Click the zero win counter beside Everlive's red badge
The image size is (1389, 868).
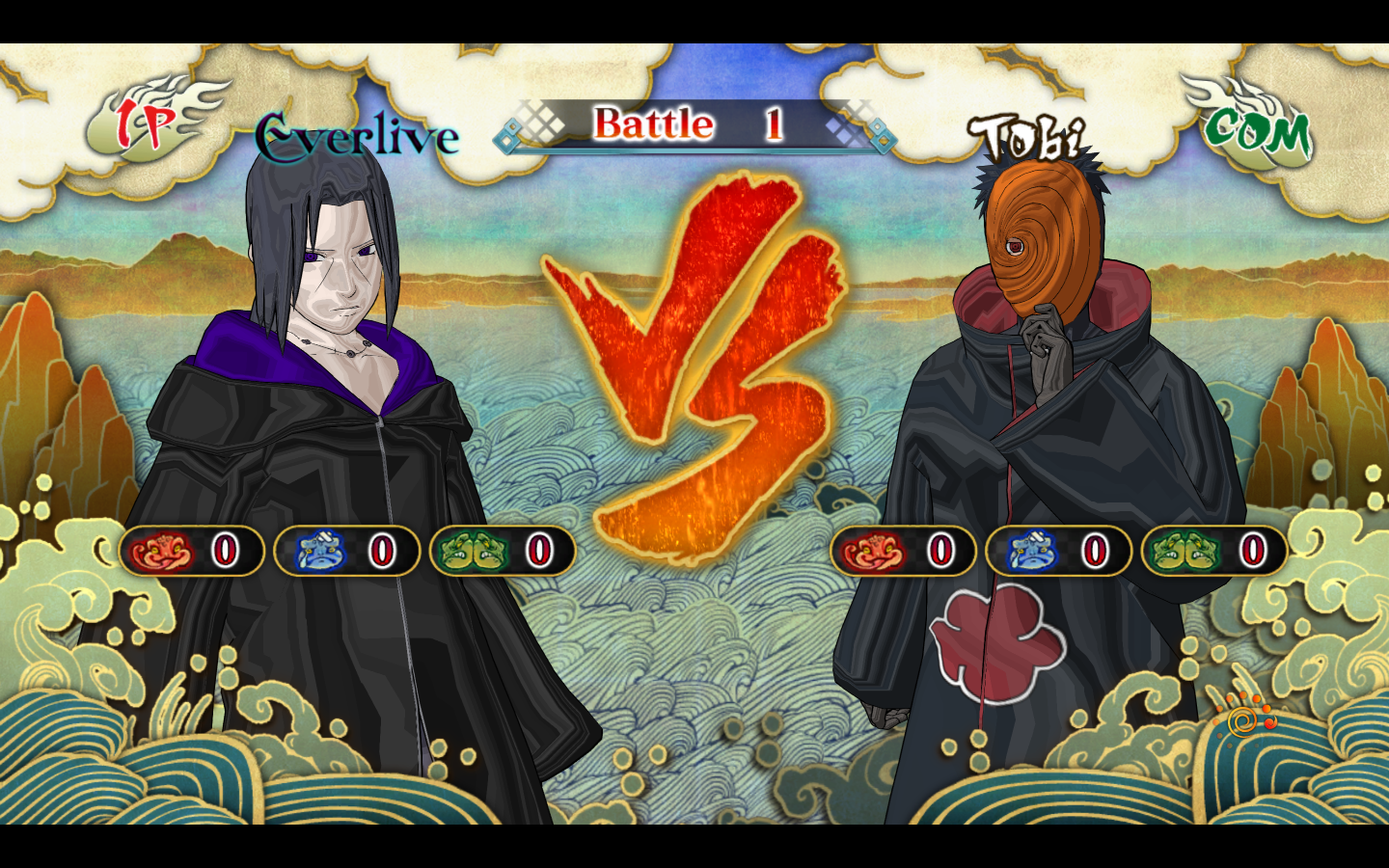pos(223,551)
